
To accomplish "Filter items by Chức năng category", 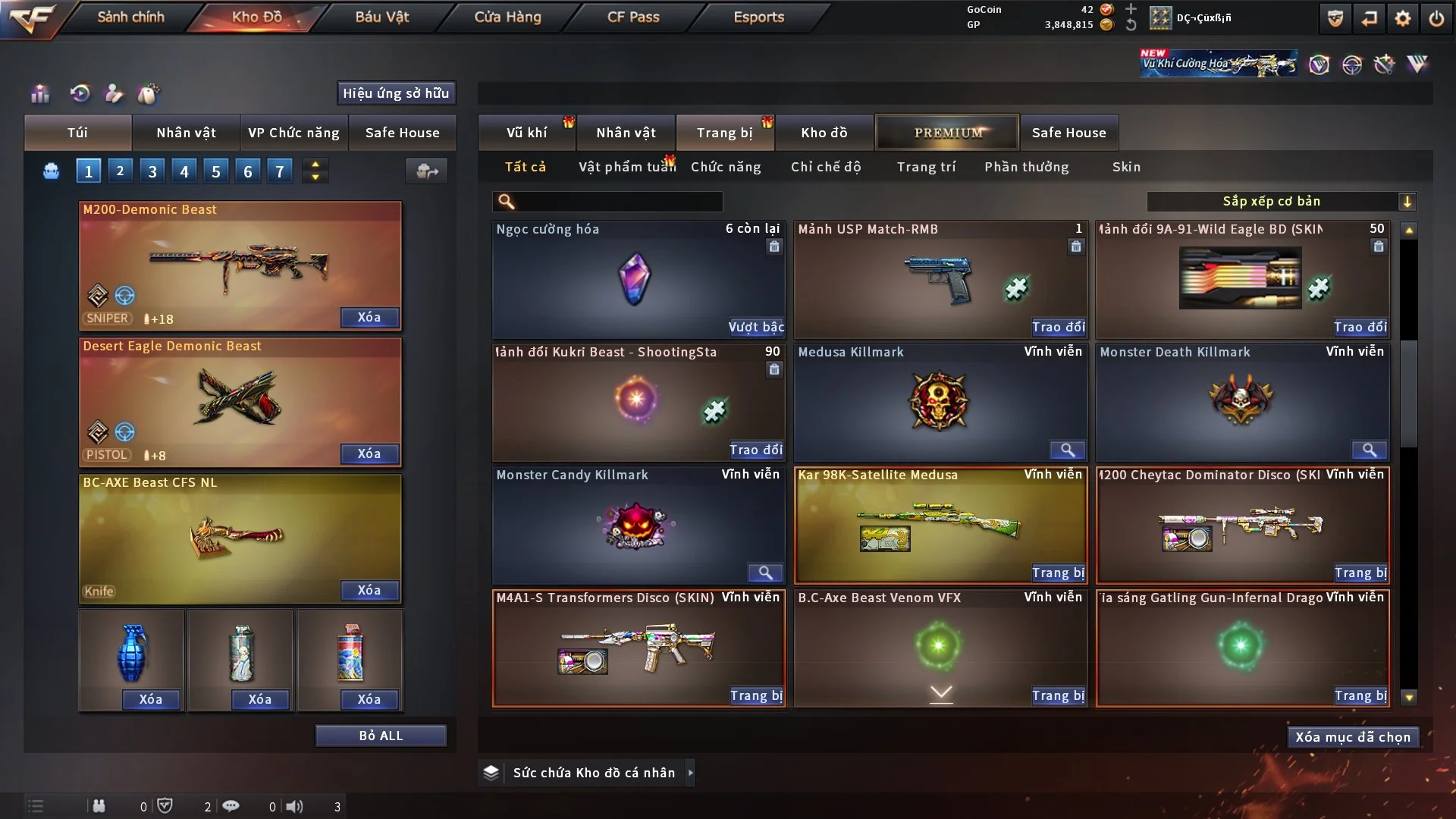I will click(x=726, y=167).
